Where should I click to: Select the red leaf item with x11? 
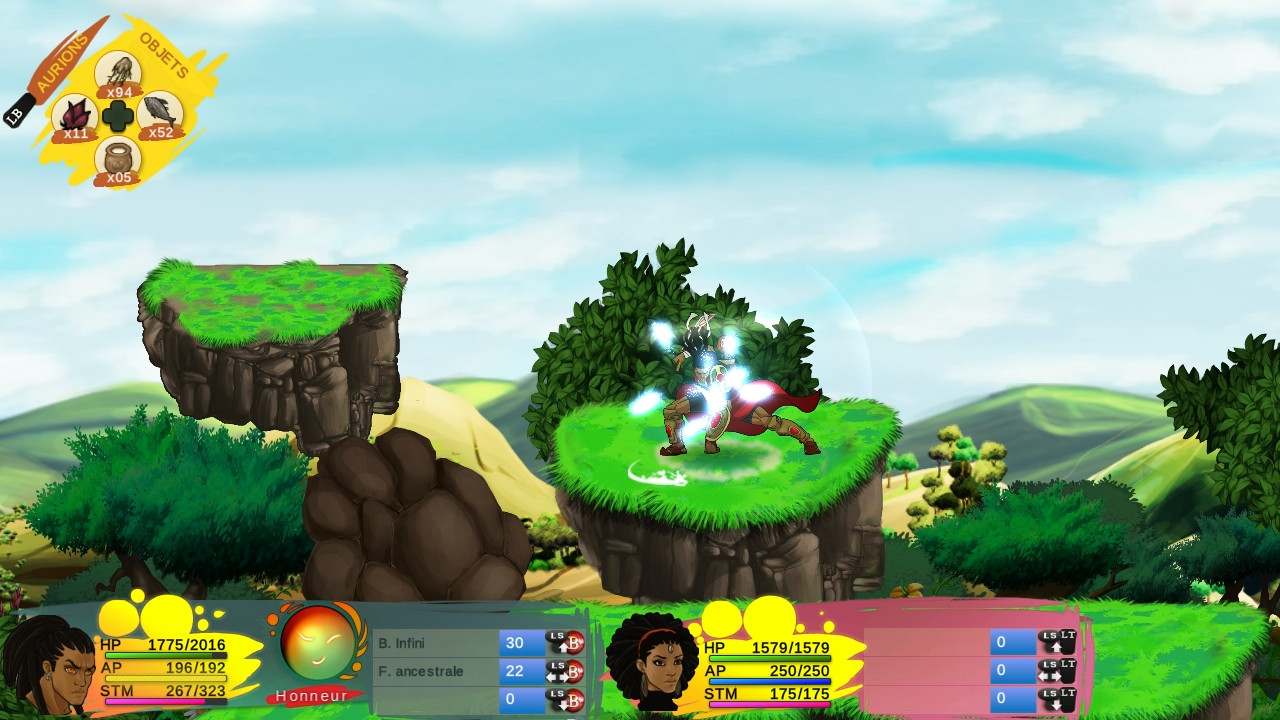pyautogui.click(x=75, y=114)
